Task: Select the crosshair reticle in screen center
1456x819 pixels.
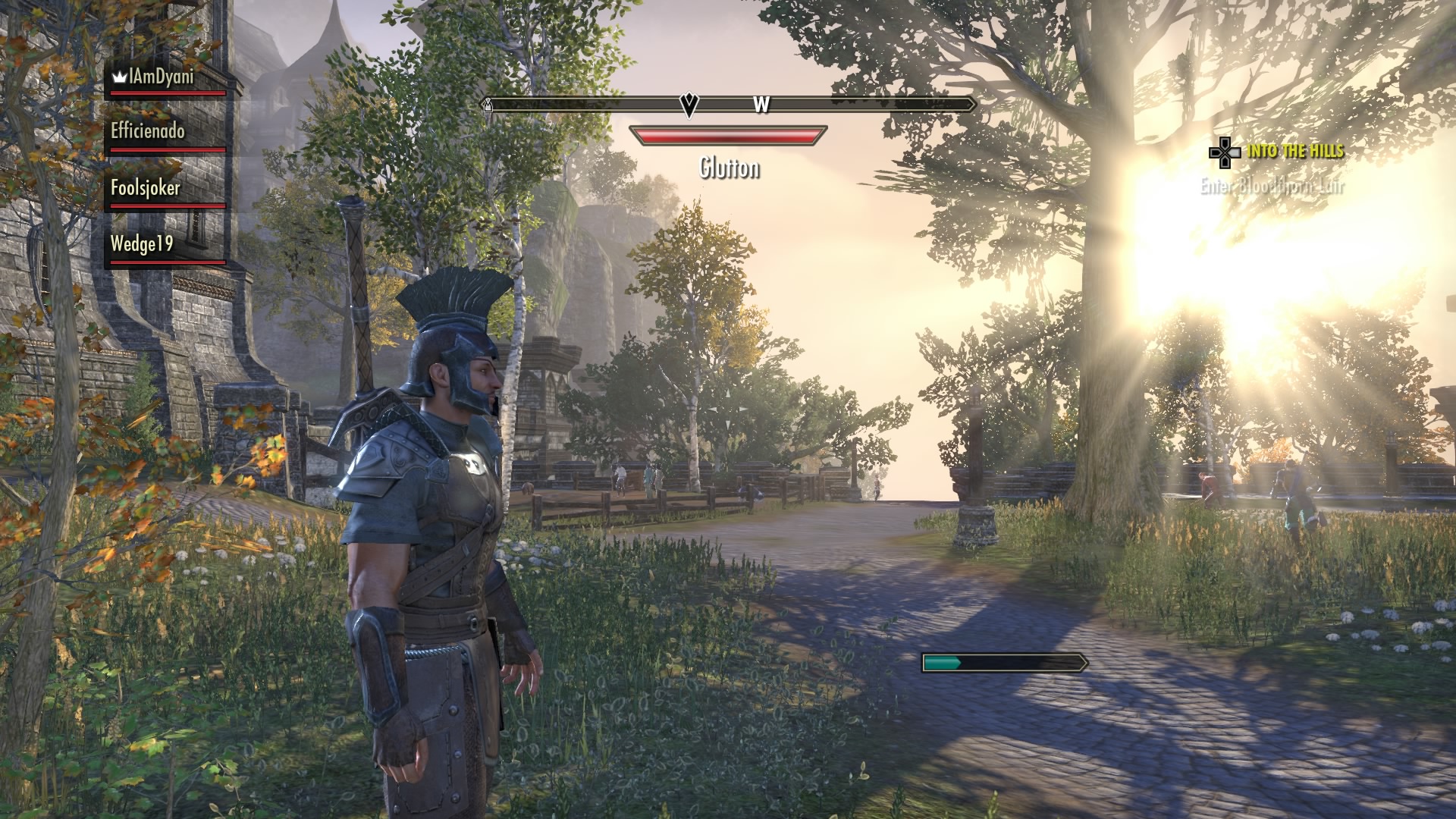Action: coord(728,409)
